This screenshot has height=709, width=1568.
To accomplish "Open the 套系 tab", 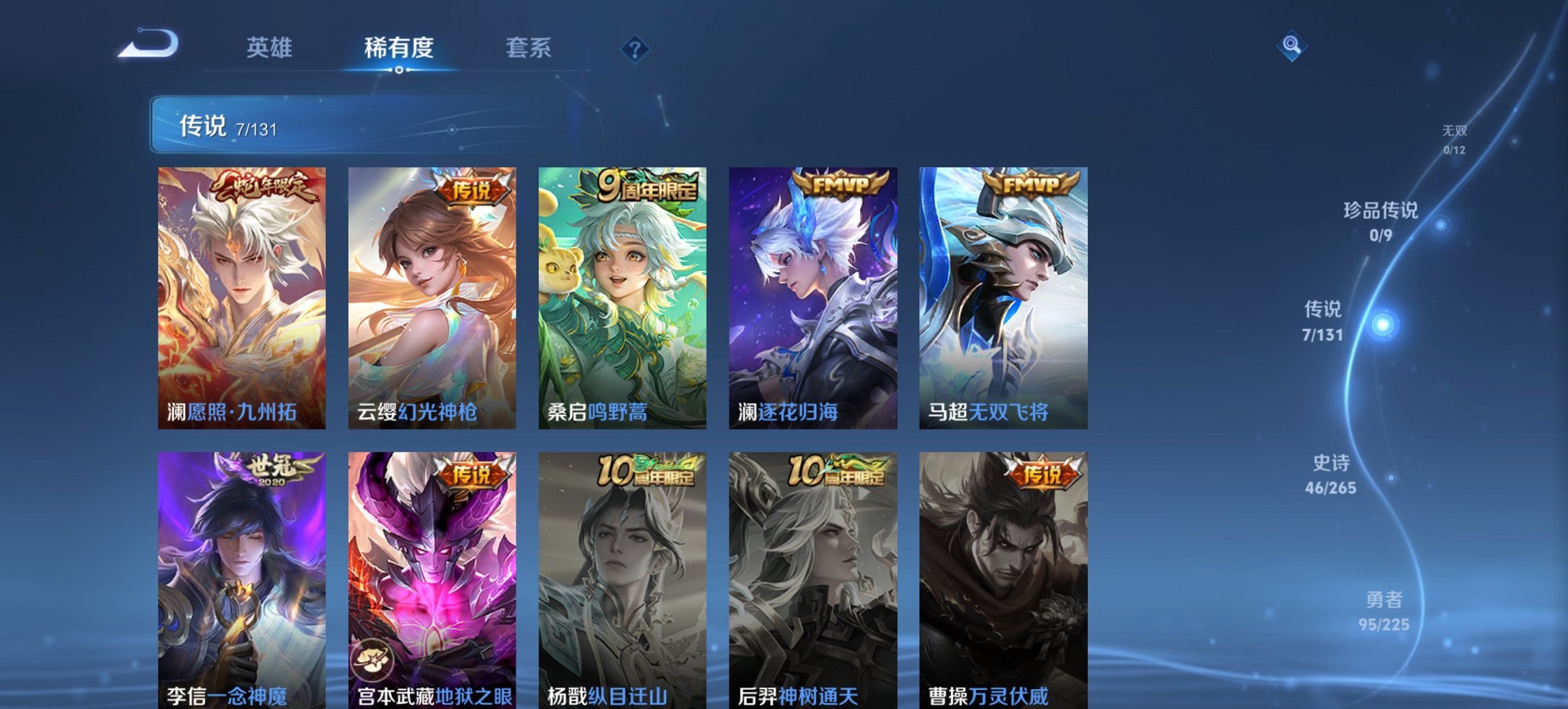I will pyautogui.click(x=529, y=48).
